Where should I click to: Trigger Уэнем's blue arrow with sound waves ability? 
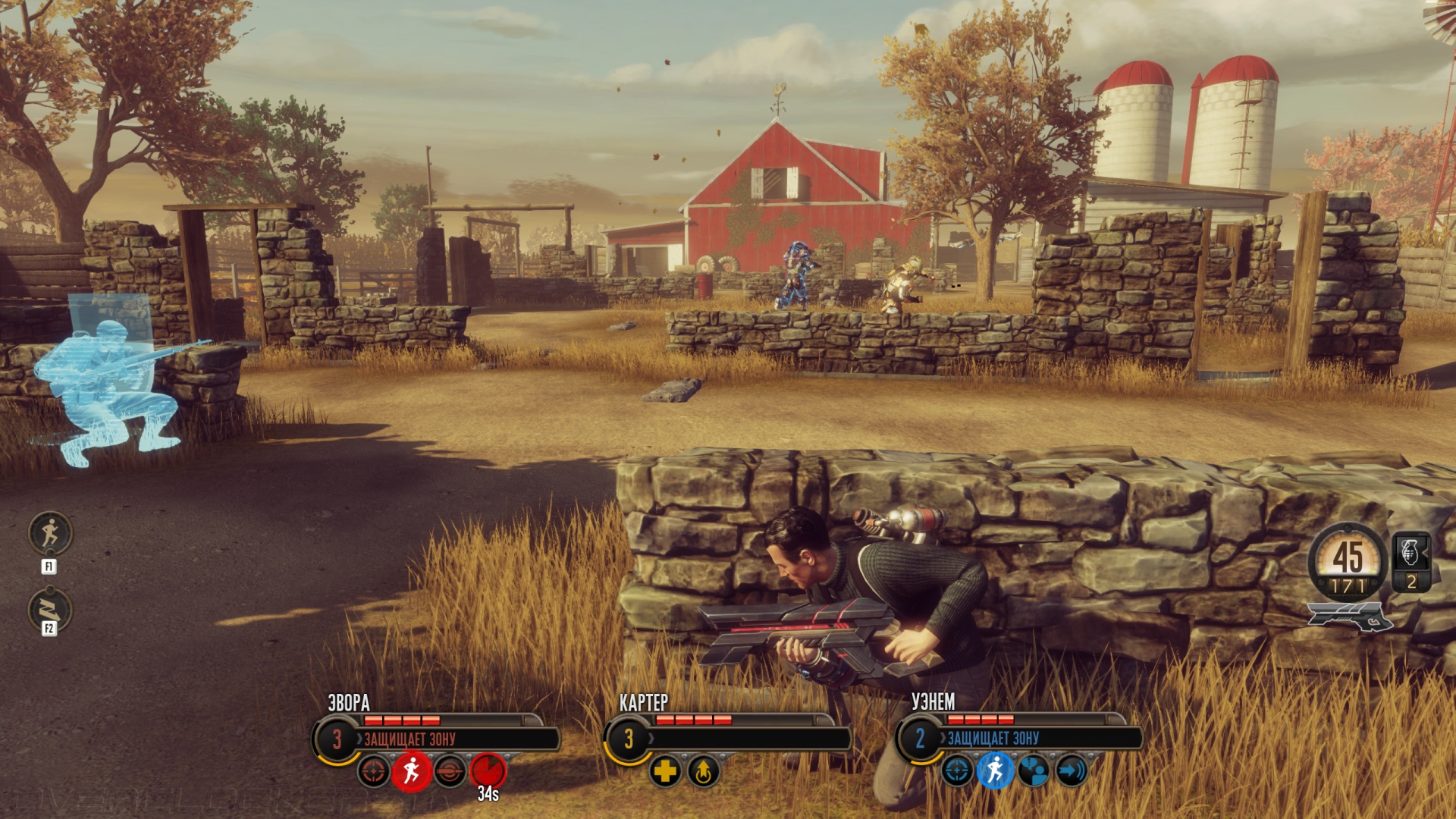point(1071,771)
